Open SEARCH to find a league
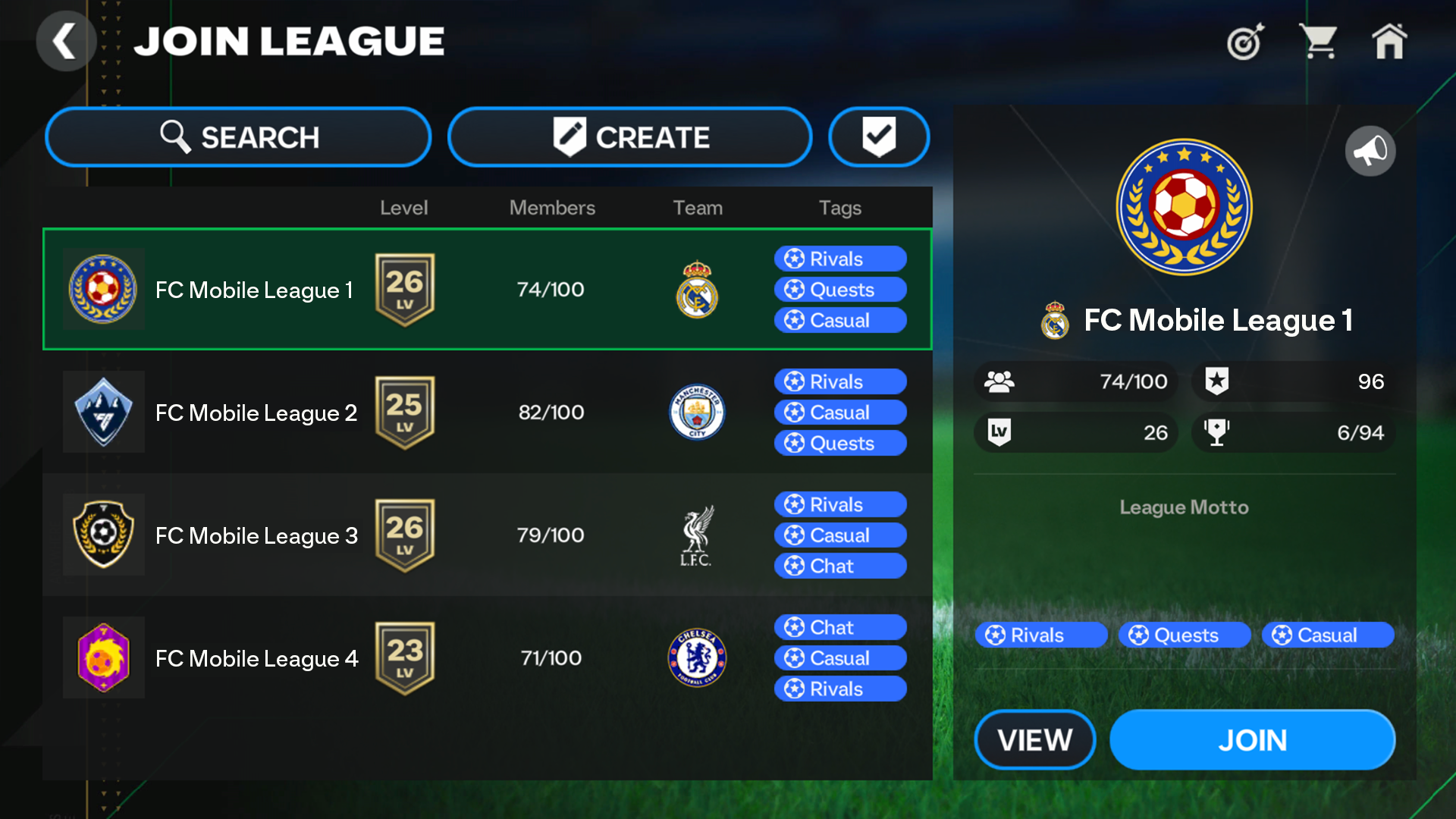The image size is (1456, 819). 238,137
